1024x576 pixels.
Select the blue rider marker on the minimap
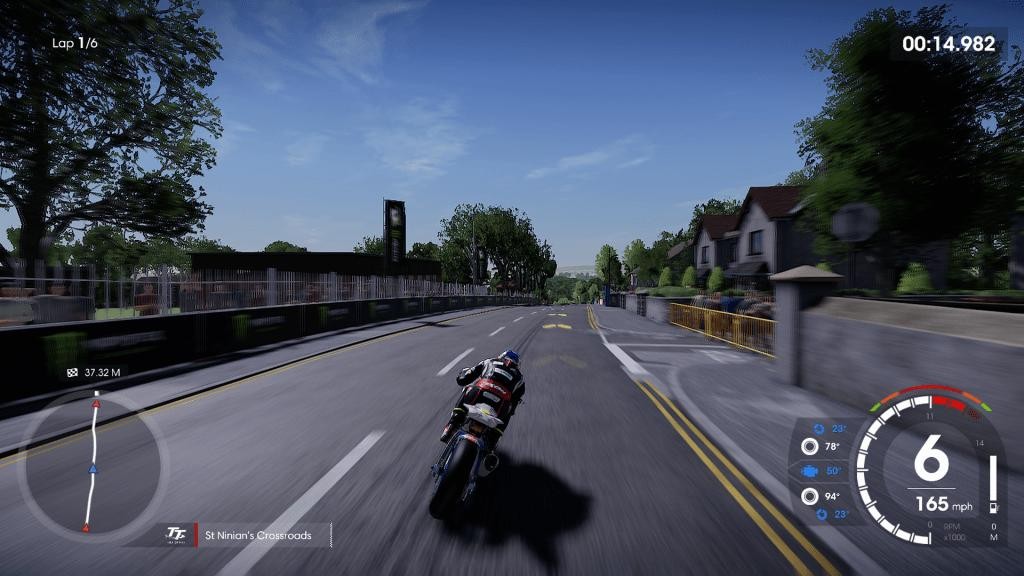click(x=93, y=468)
